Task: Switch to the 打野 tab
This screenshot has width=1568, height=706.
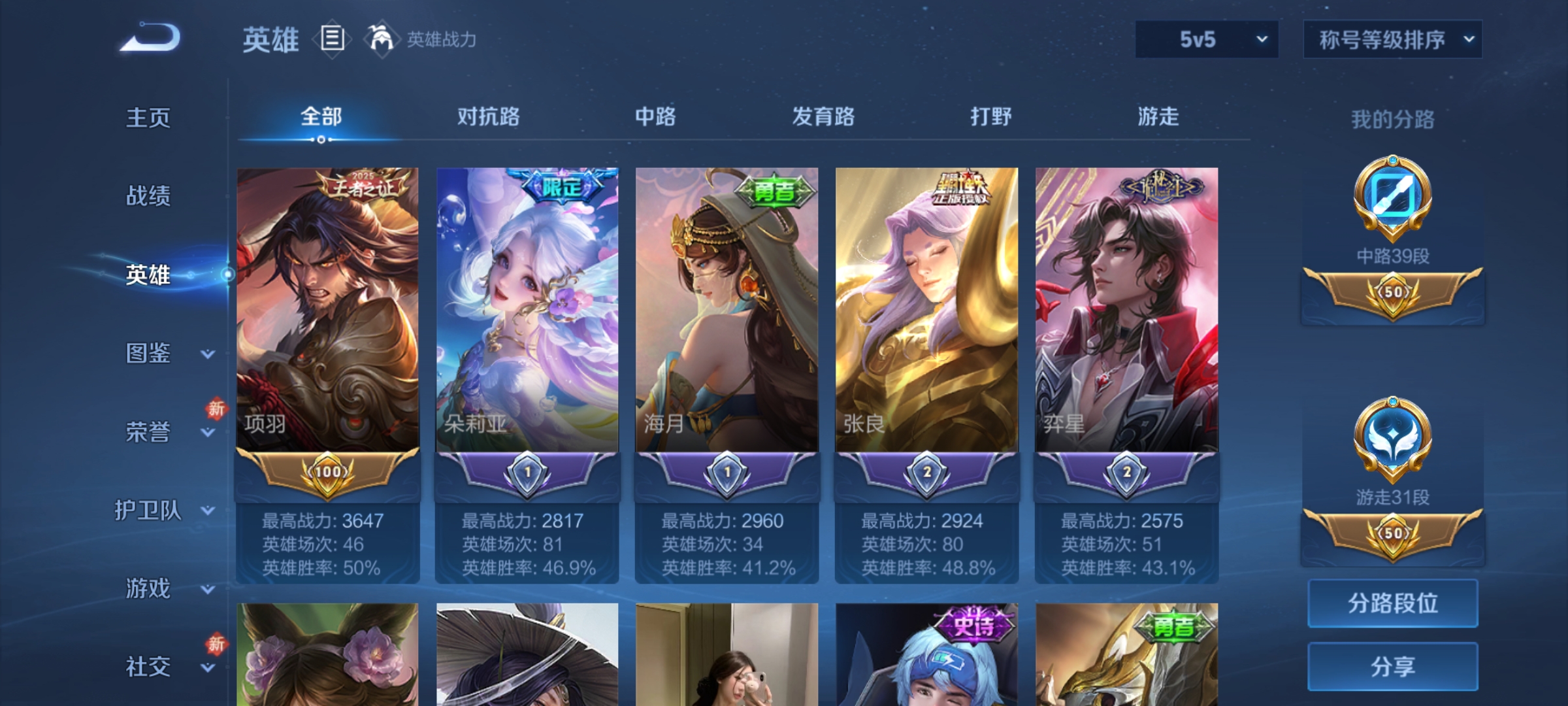Action: click(x=990, y=118)
